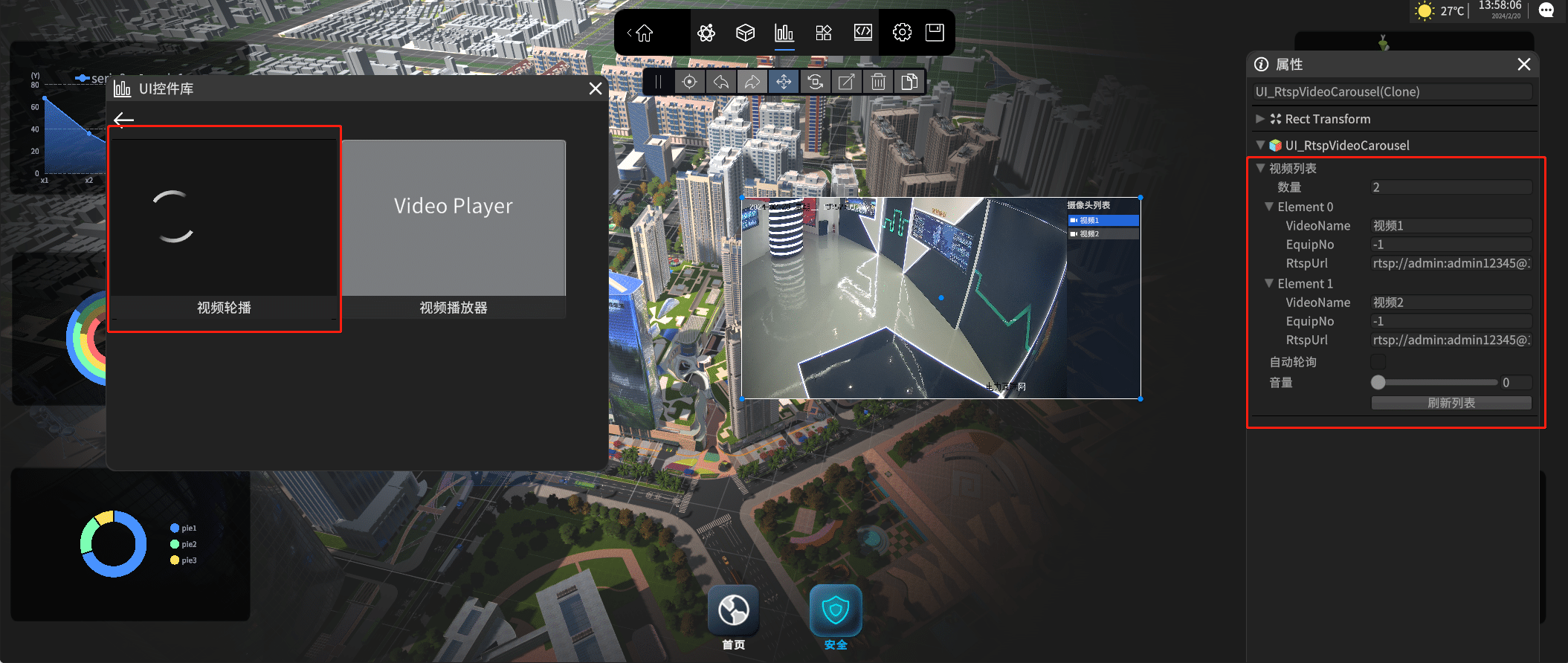Activate the move tool with four arrows
This screenshot has width=1568, height=663.
pyautogui.click(x=784, y=82)
